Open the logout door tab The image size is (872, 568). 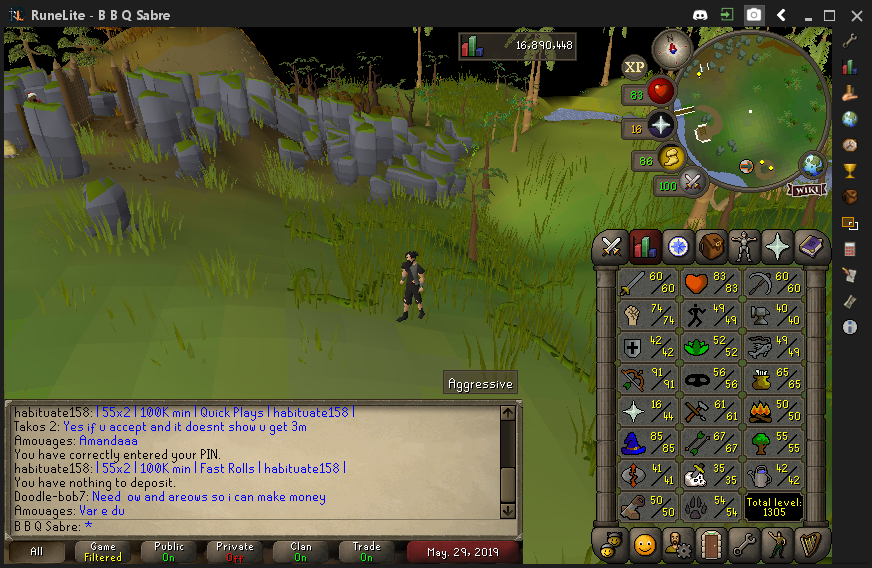pos(710,545)
